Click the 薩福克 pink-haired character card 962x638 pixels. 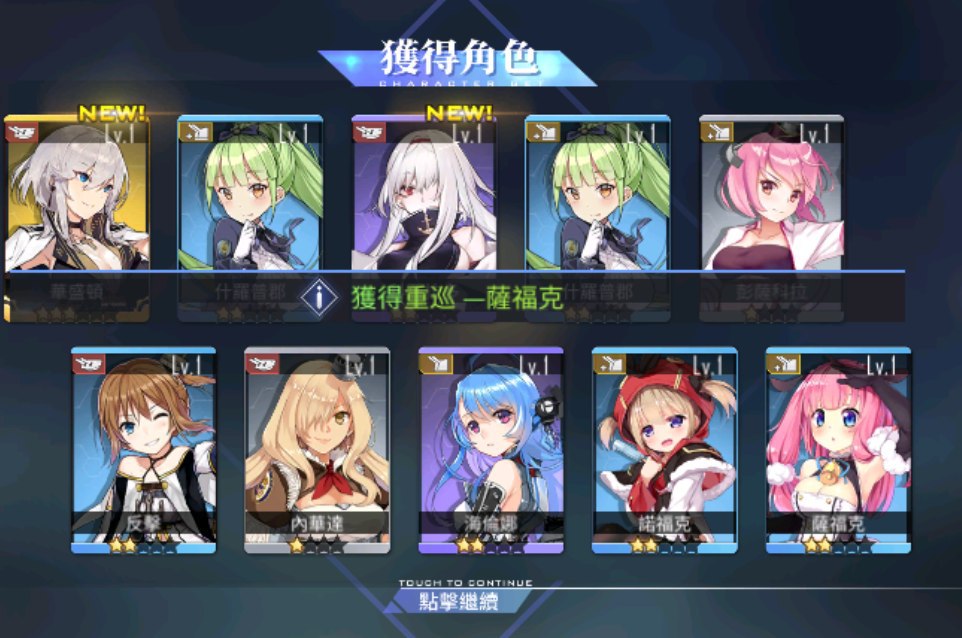(x=838, y=450)
